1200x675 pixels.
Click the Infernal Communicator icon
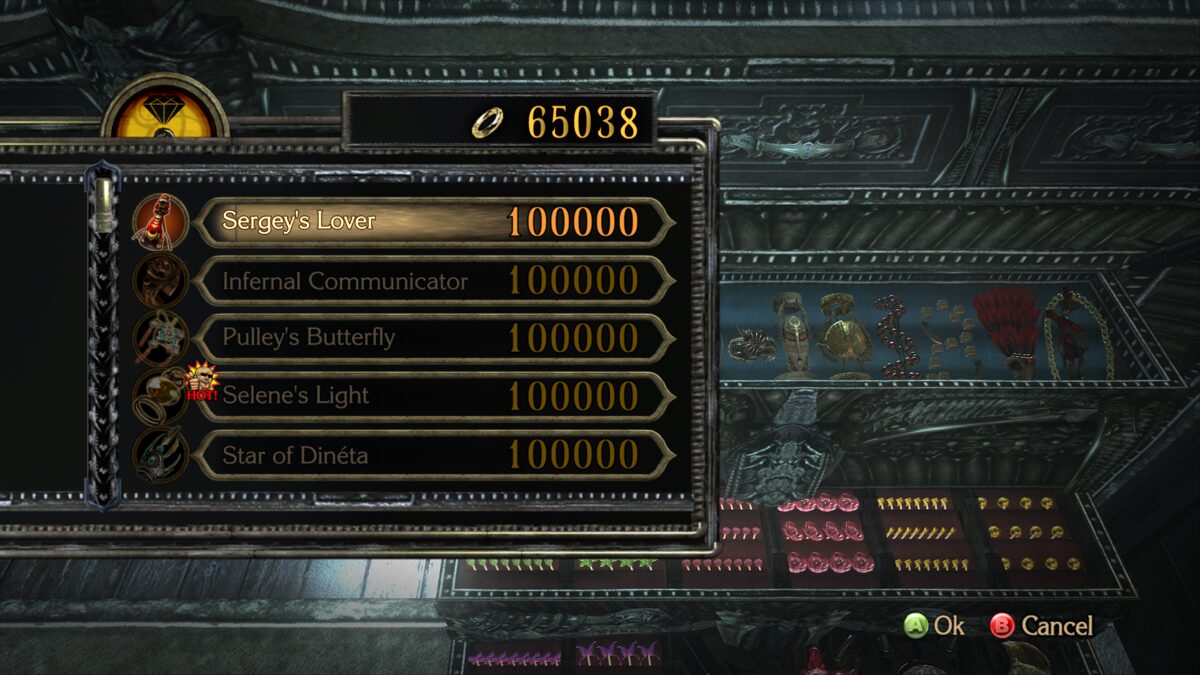[x=160, y=280]
